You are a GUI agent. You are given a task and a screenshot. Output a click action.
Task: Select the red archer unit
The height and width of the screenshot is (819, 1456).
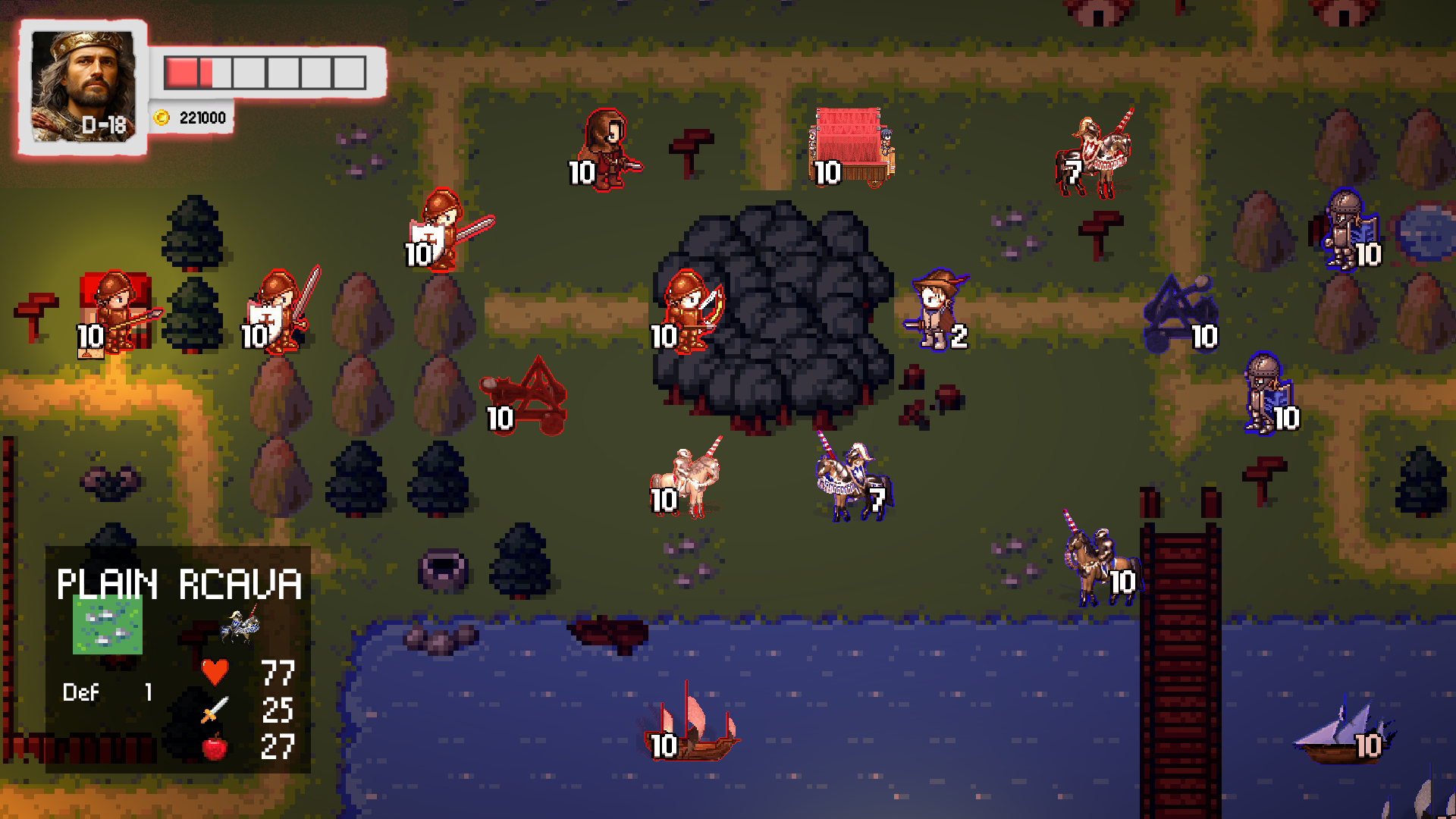[689, 312]
